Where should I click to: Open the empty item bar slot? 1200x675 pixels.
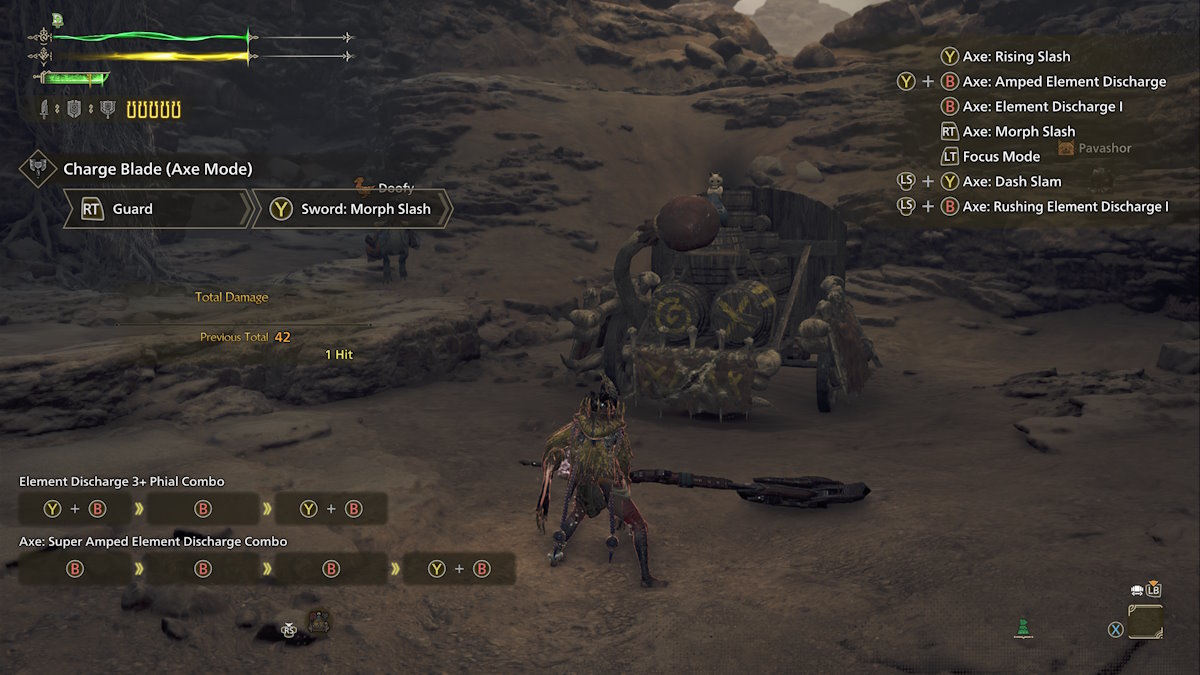pos(1146,622)
